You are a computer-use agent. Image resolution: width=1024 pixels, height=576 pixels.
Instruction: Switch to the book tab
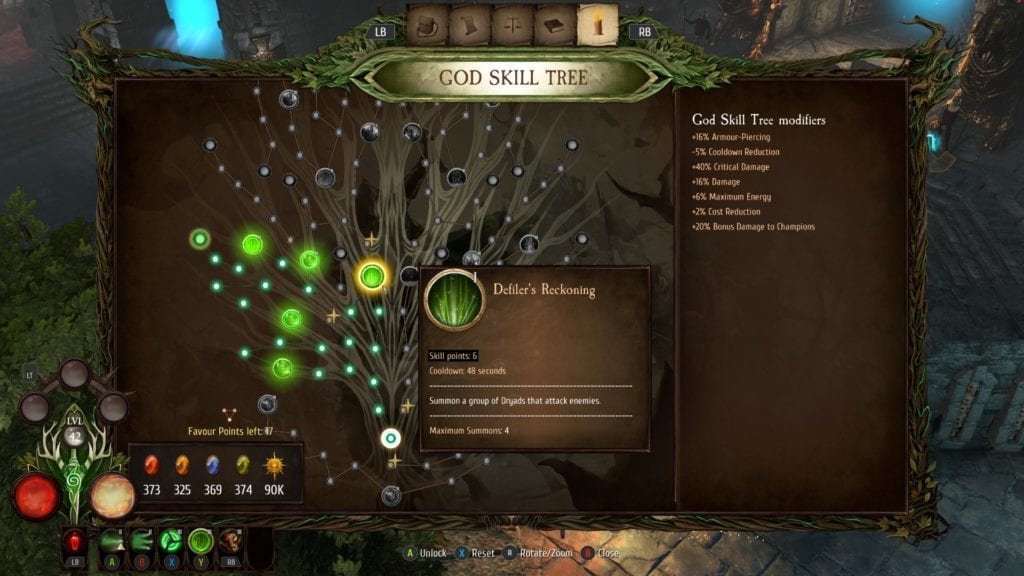click(x=556, y=26)
